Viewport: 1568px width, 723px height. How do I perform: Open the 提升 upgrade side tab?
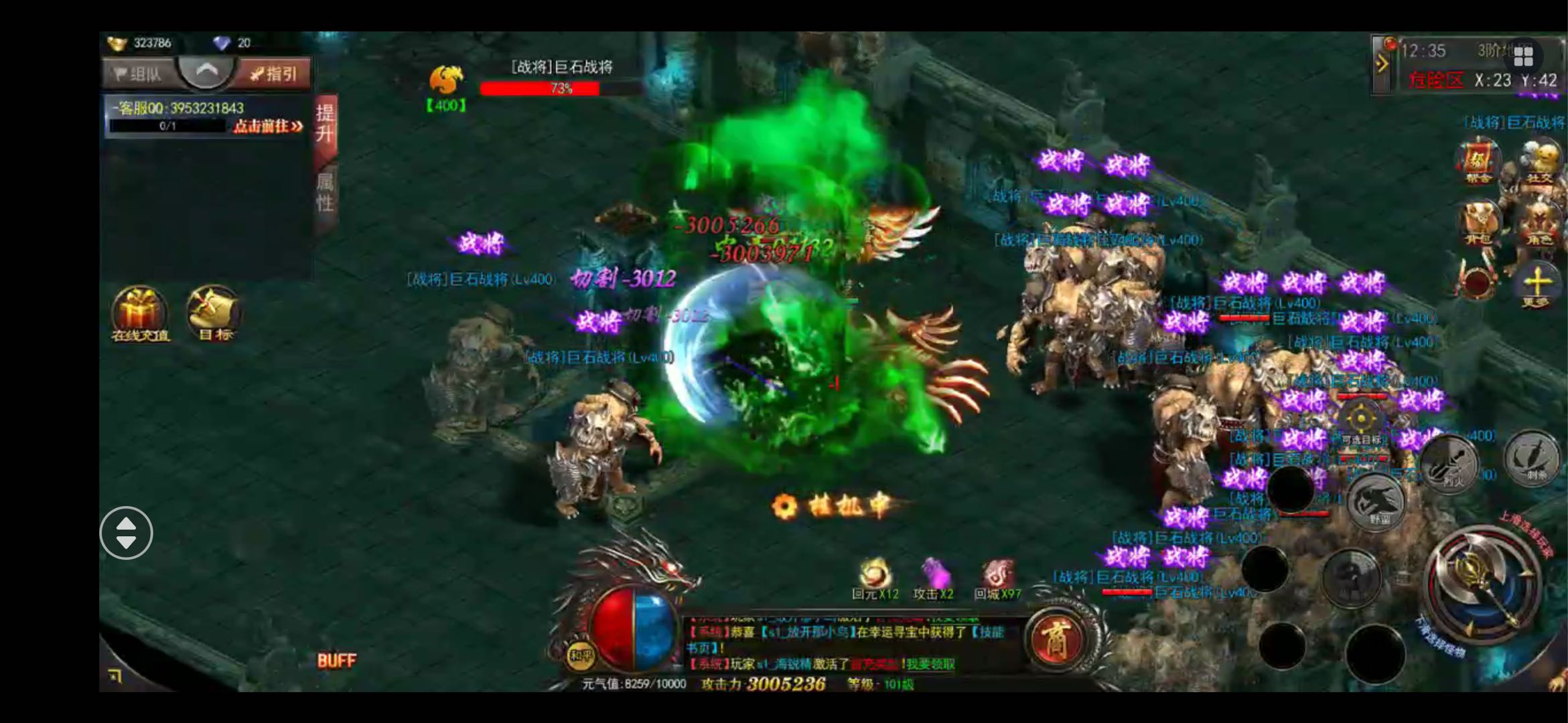(x=325, y=124)
